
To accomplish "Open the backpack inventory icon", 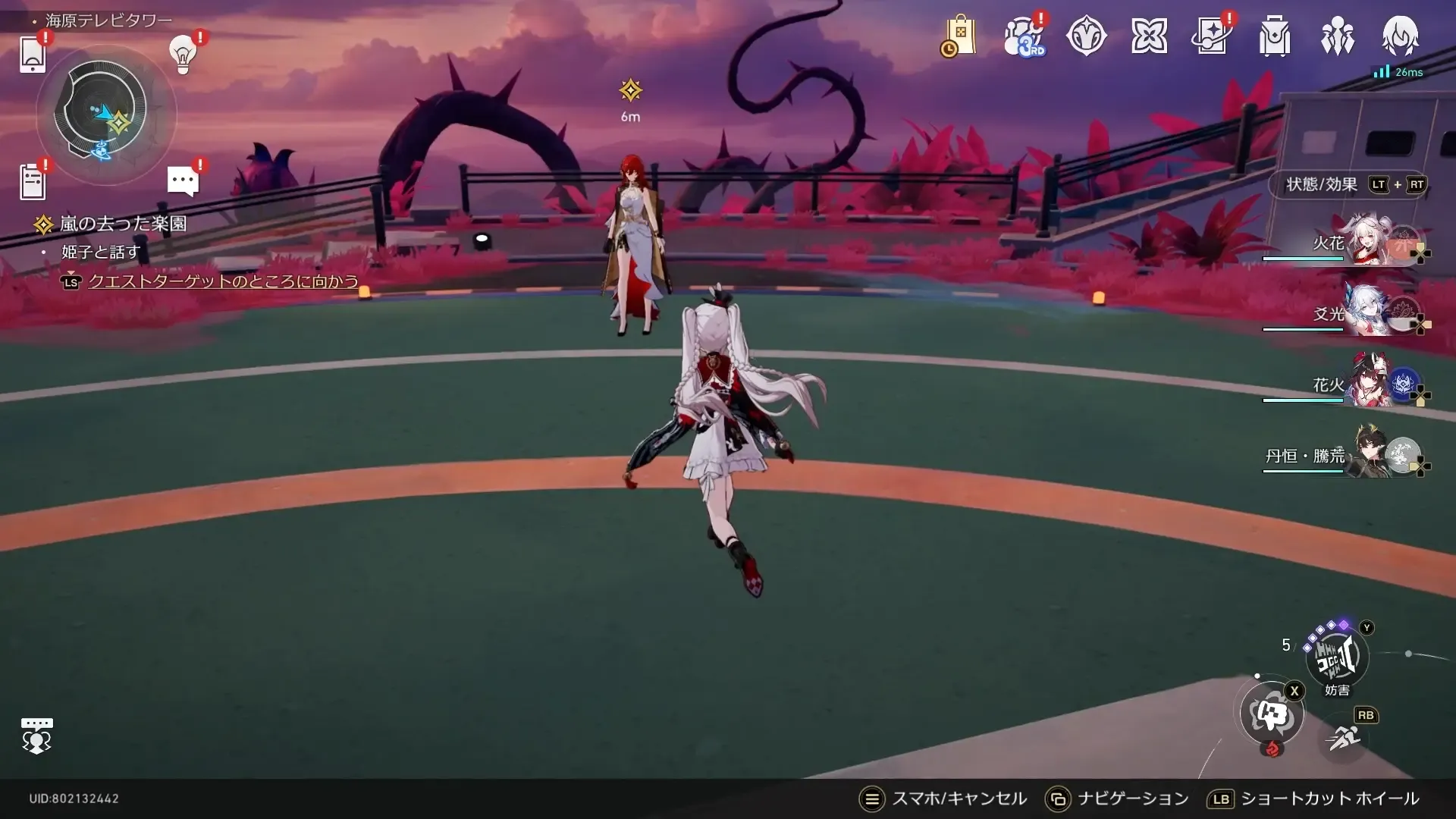I will click(x=1275, y=36).
